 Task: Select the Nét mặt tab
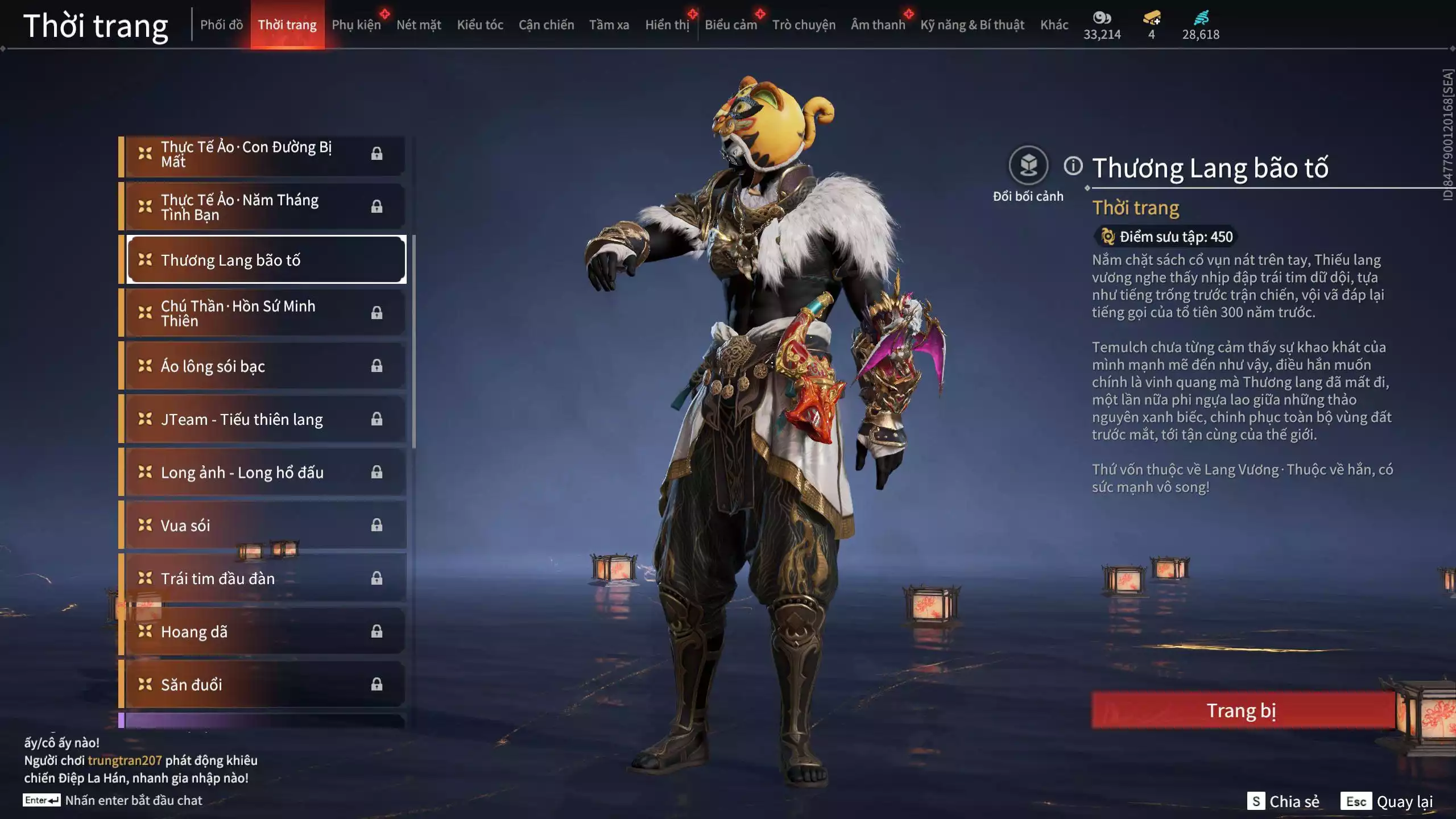click(419, 25)
